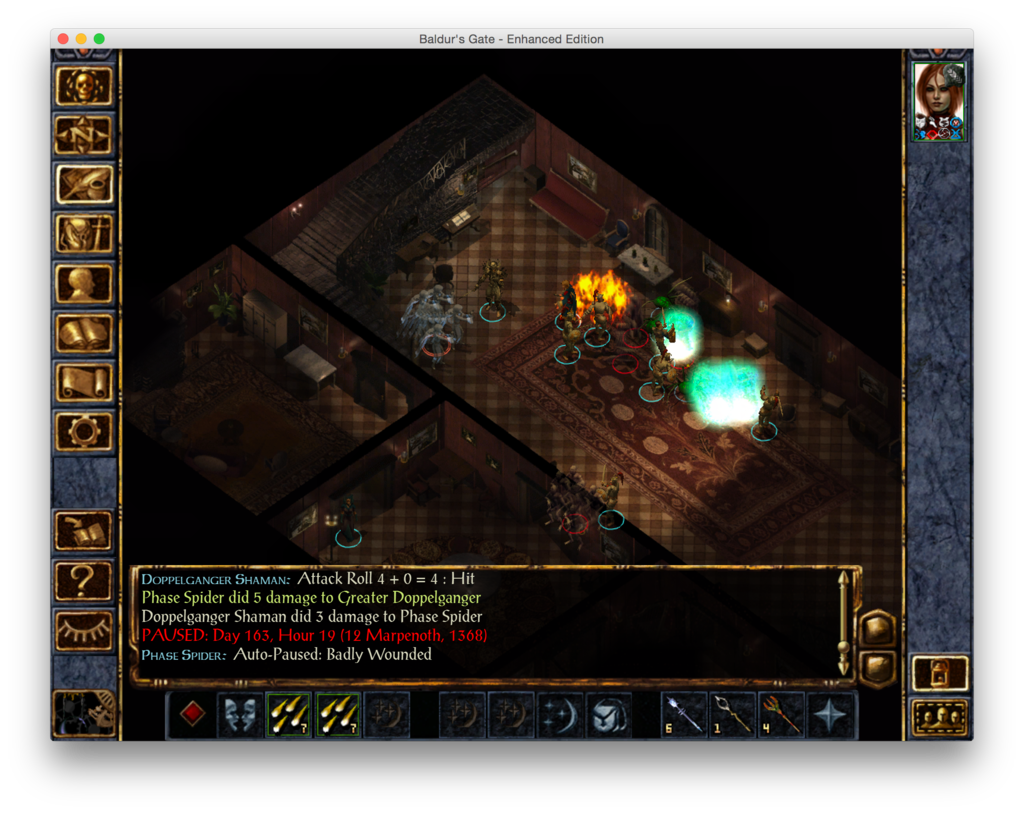Toggle party AI with the padlock button

(940, 673)
